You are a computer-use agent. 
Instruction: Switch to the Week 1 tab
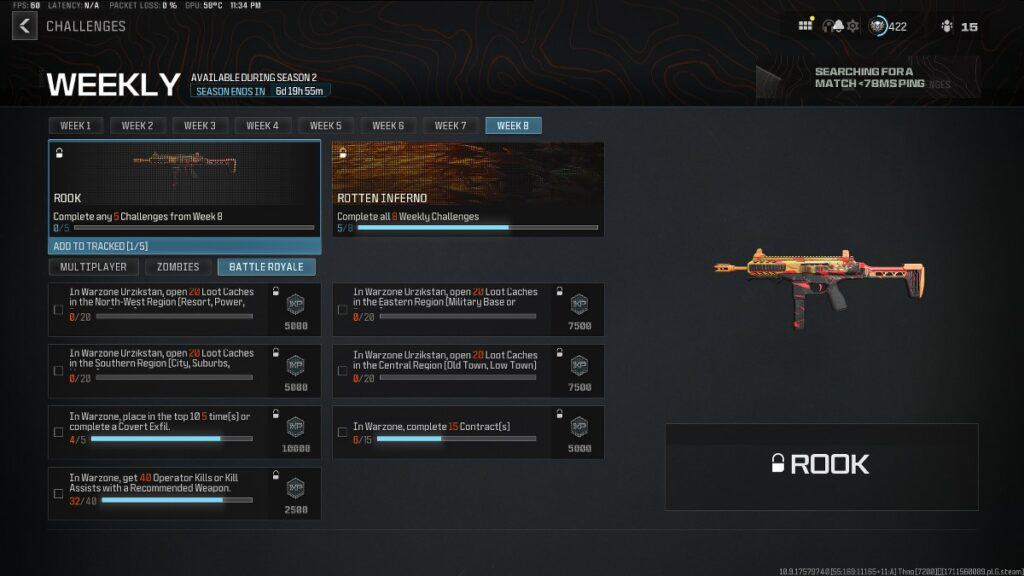coord(75,126)
